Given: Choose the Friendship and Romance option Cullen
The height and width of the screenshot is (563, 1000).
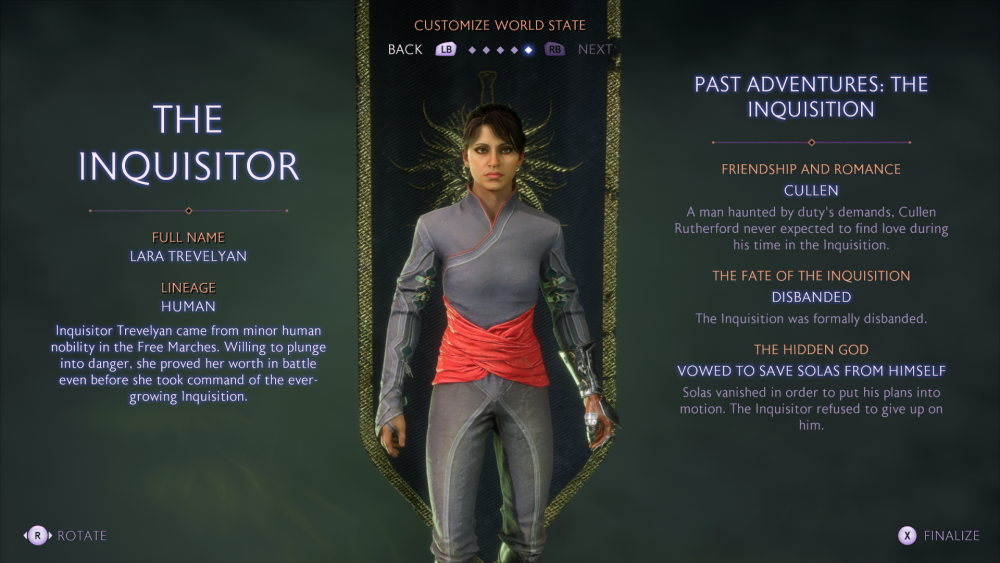Looking at the screenshot, I should 810,190.
